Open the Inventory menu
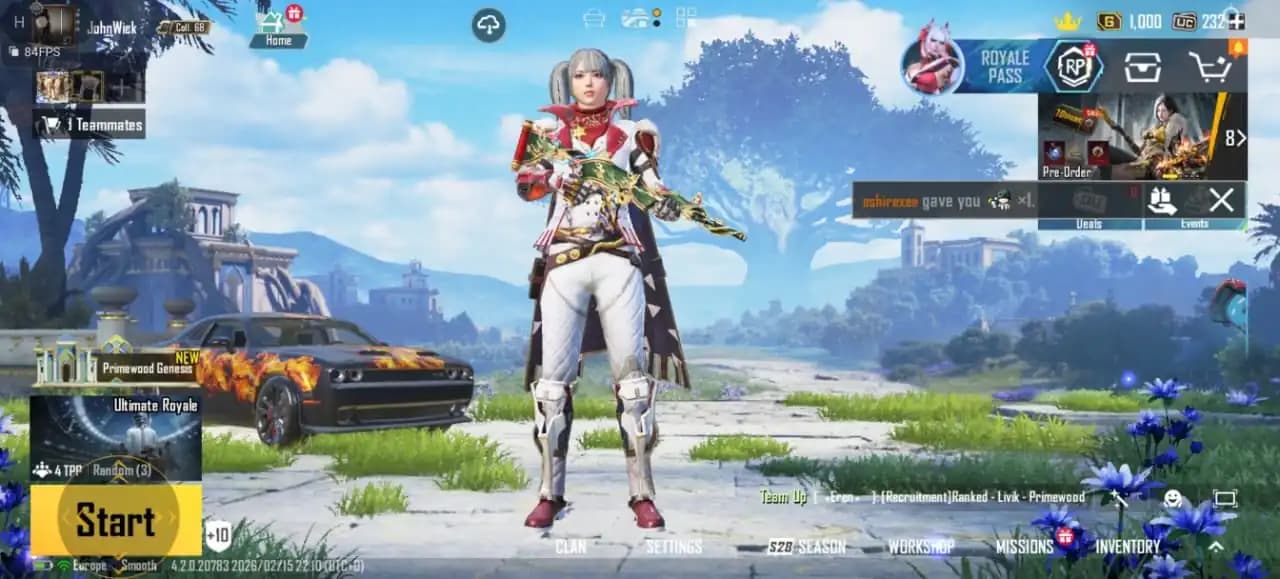 pos(1127,546)
